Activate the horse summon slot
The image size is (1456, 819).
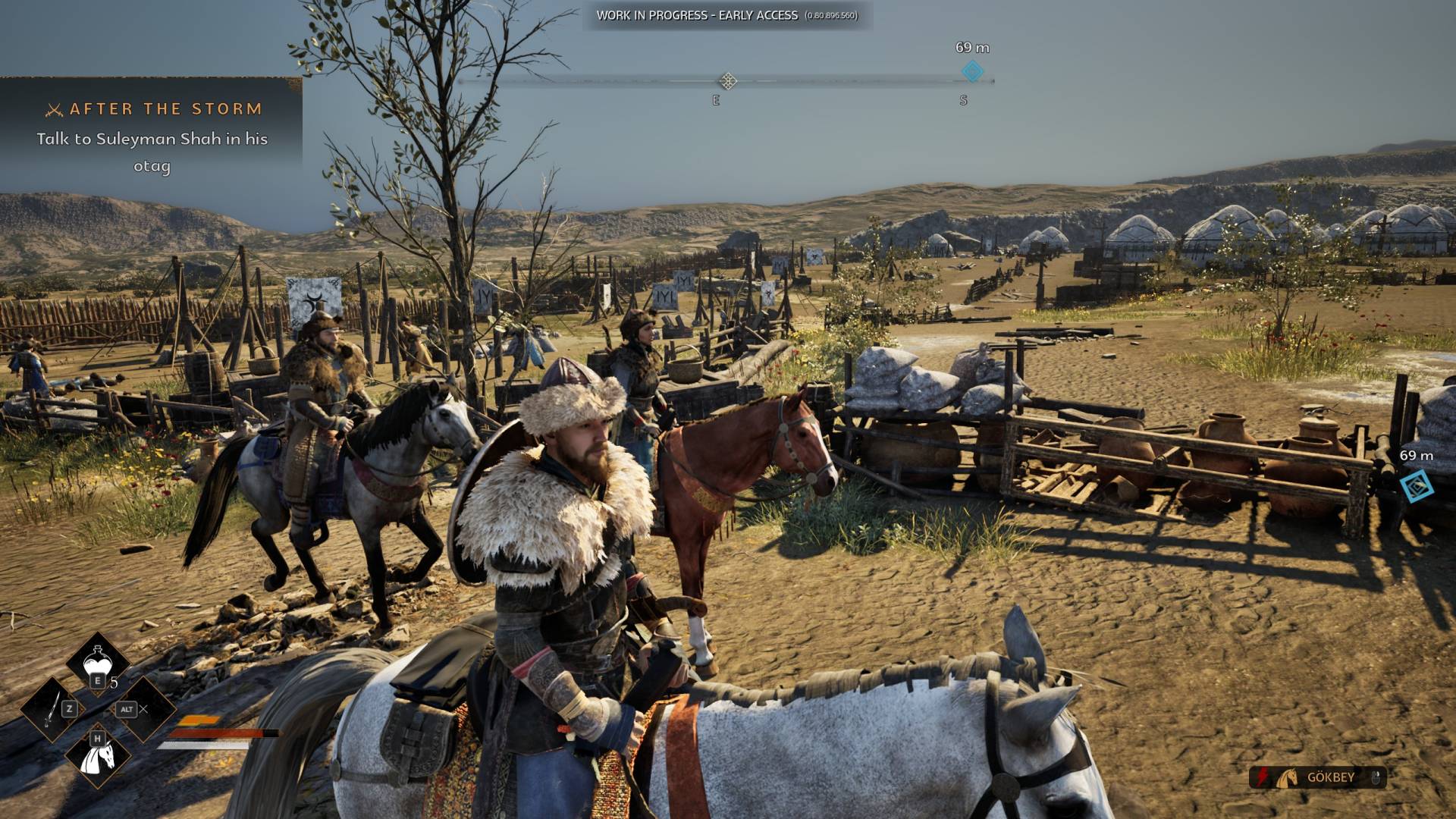click(x=99, y=755)
